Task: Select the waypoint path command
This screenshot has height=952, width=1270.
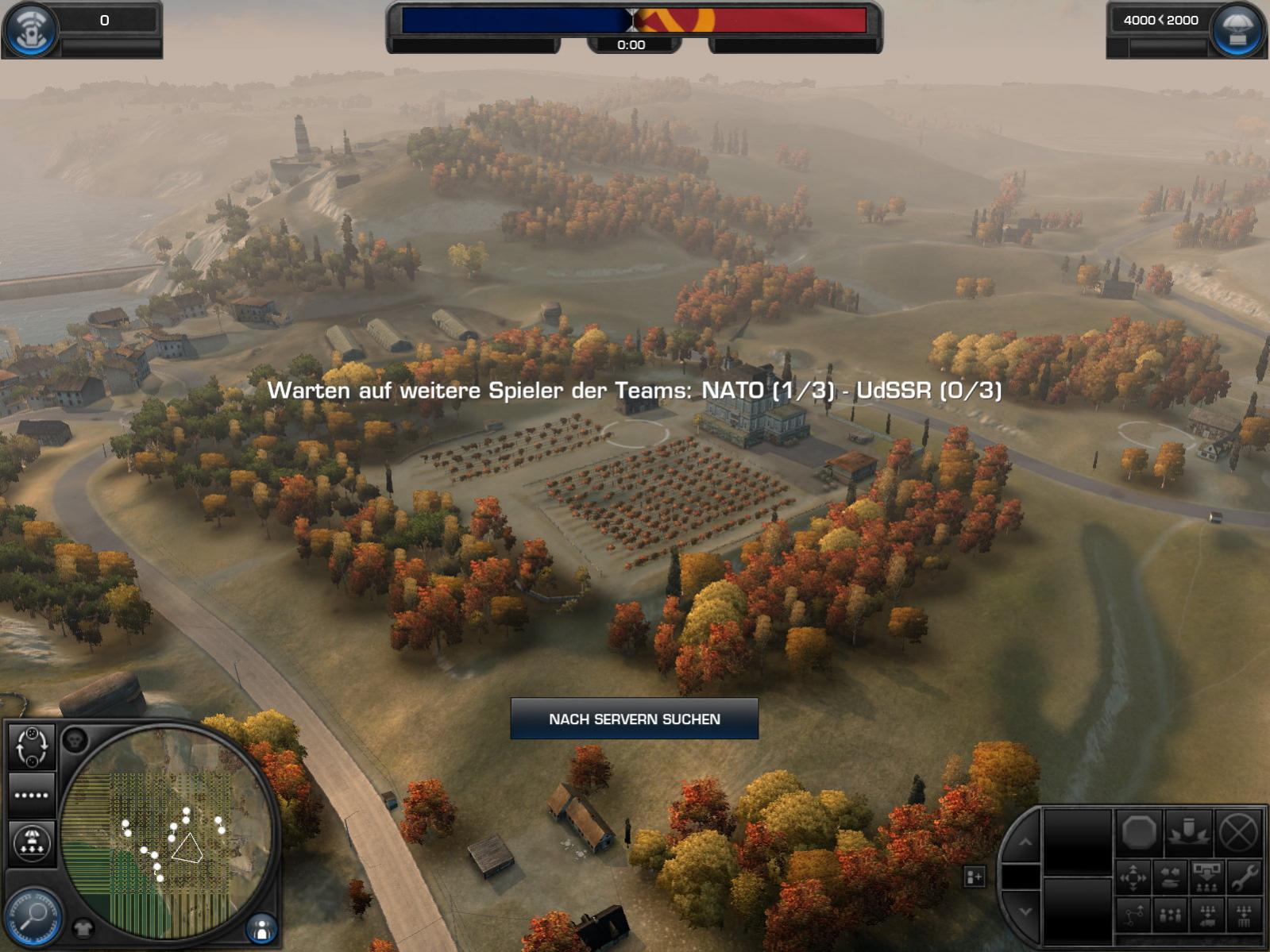Action: point(1133,915)
